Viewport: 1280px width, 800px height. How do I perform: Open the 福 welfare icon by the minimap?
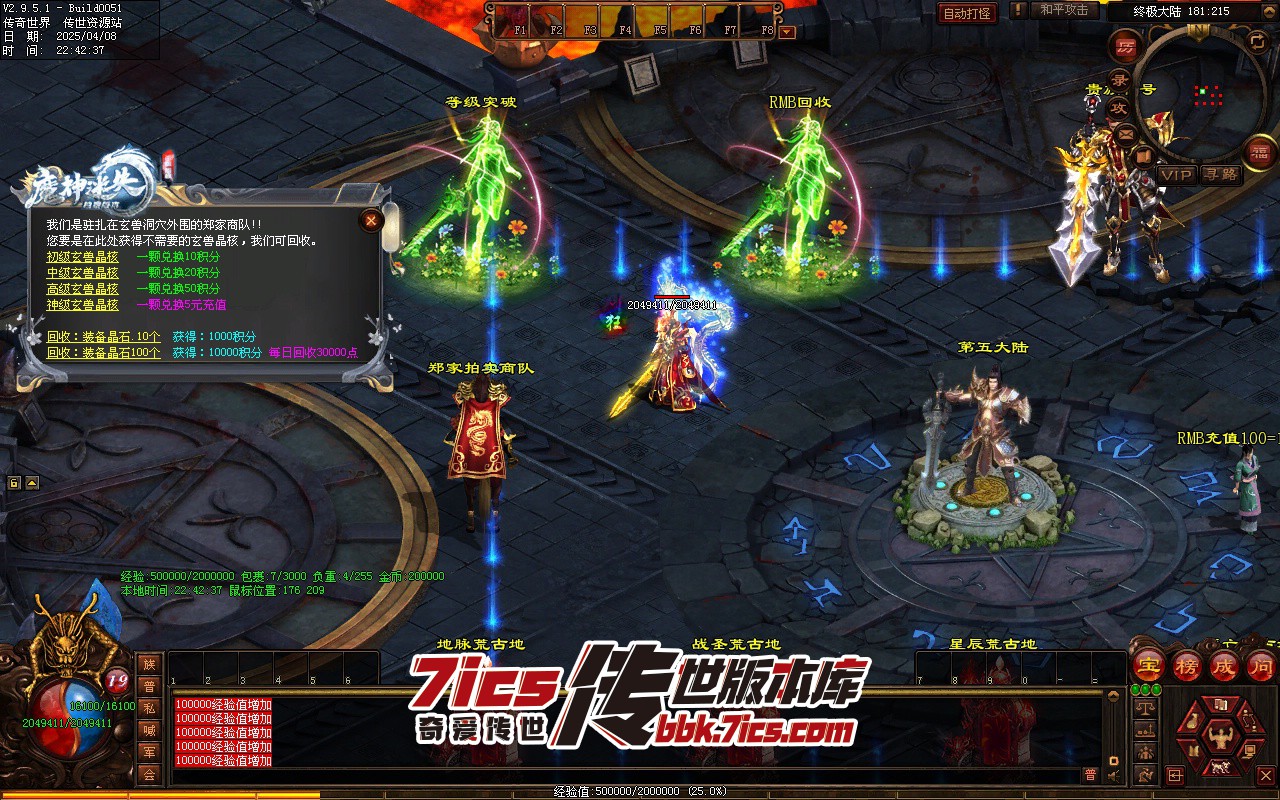click(x=1258, y=152)
